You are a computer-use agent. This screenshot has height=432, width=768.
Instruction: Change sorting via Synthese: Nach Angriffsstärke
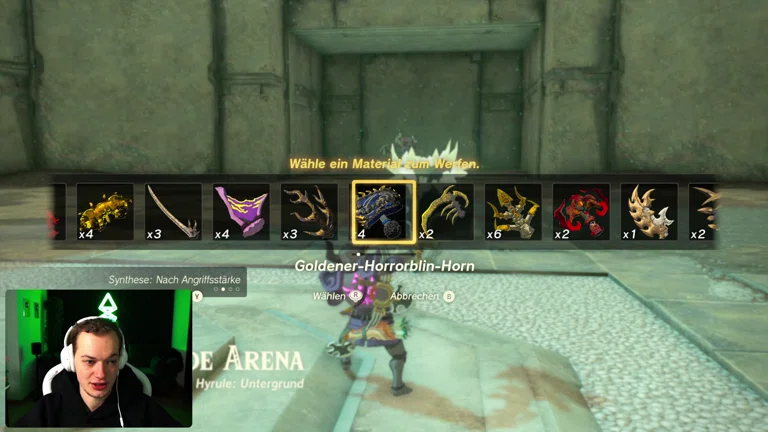[x=174, y=280]
